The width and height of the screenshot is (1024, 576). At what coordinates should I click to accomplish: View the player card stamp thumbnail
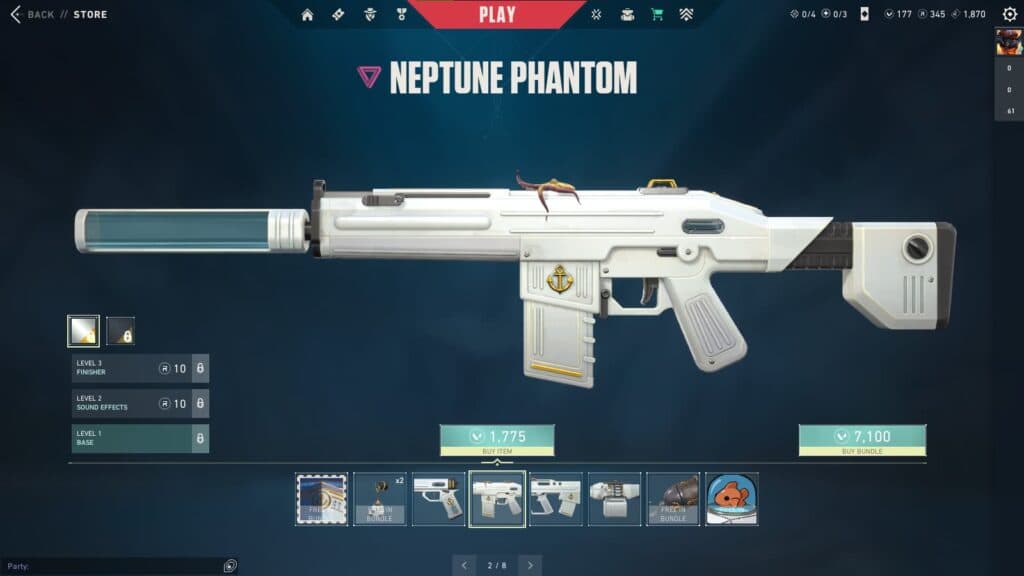tap(322, 499)
